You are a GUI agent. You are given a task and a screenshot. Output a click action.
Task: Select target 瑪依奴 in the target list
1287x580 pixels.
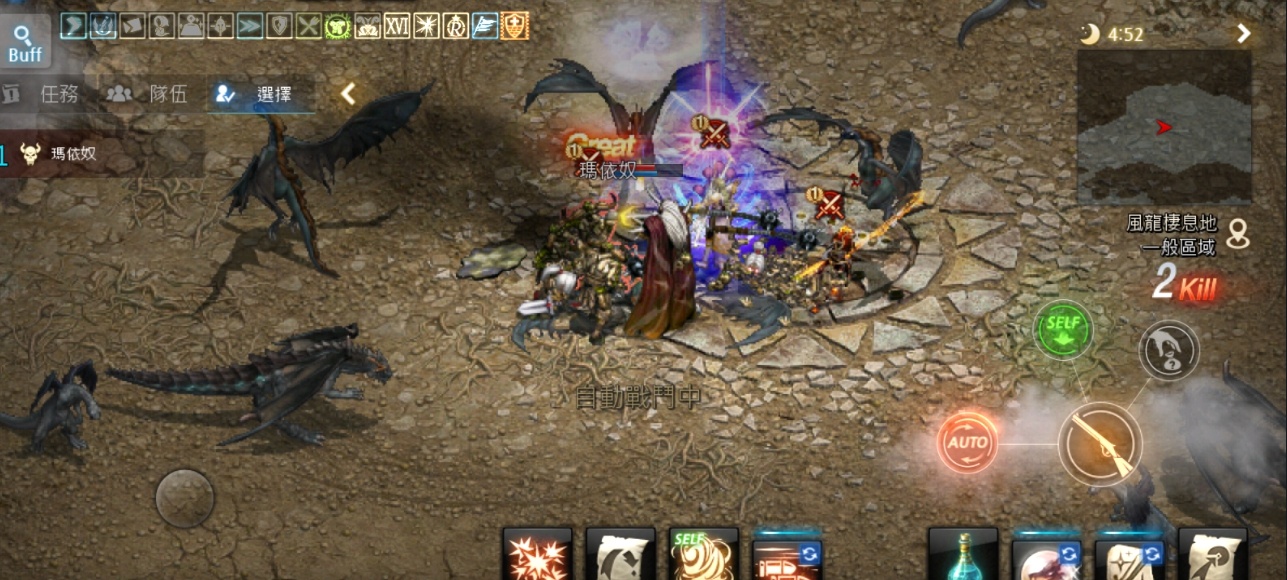pyautogui.click(x=75, y=154)
